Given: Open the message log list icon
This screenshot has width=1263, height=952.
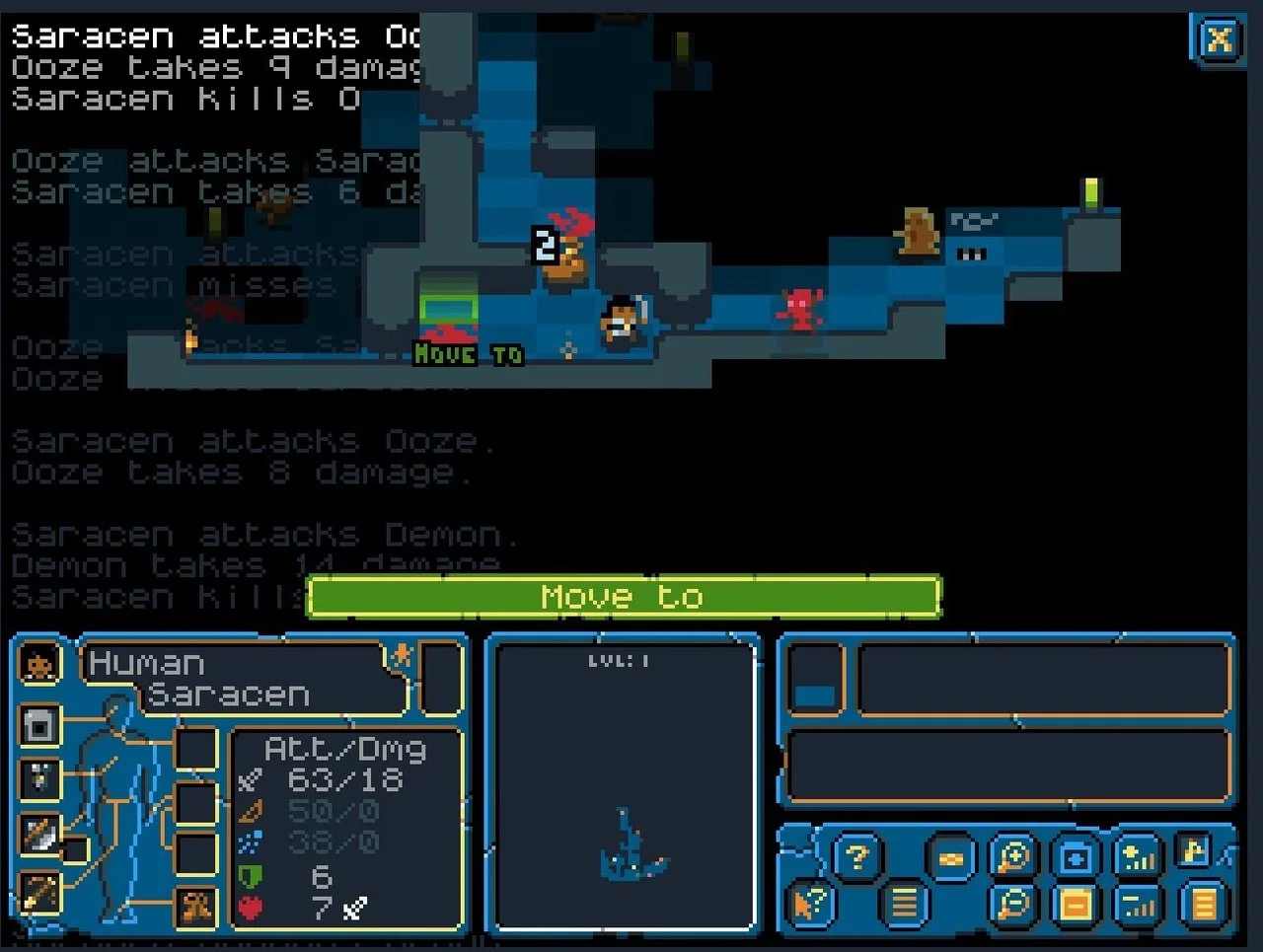Looking at the screenshot, I should (902, 904).
